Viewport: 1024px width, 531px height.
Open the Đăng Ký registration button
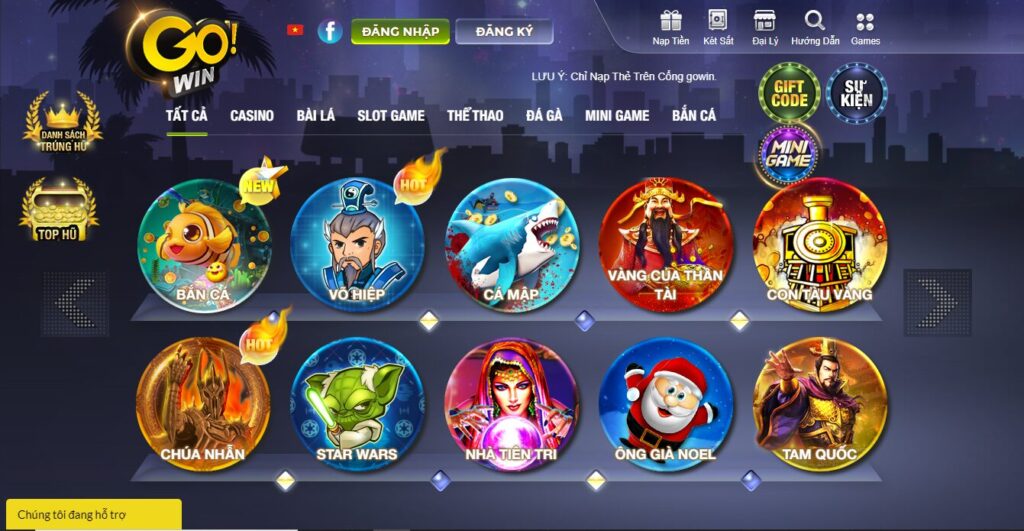click(504, 32)
